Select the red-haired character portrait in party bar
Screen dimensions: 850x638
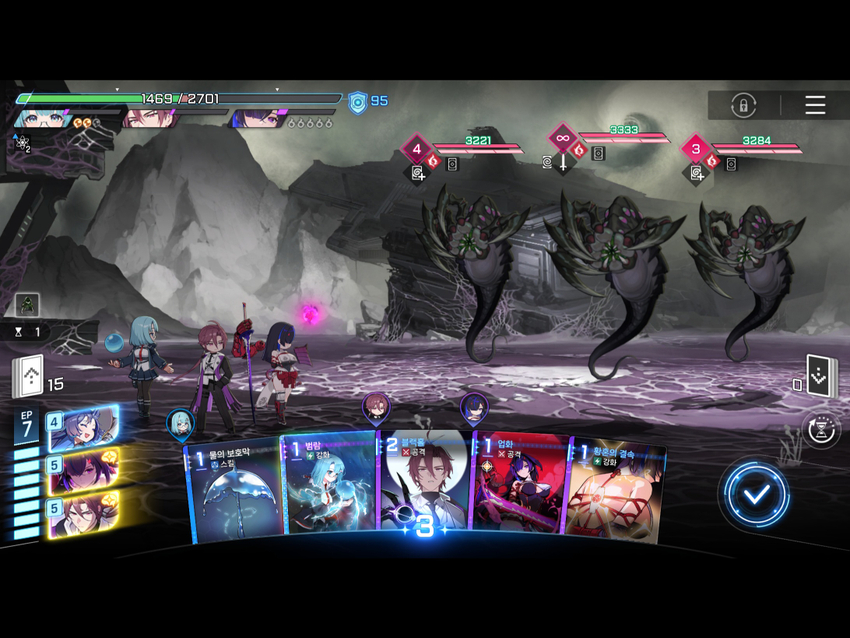click(150, 119)
